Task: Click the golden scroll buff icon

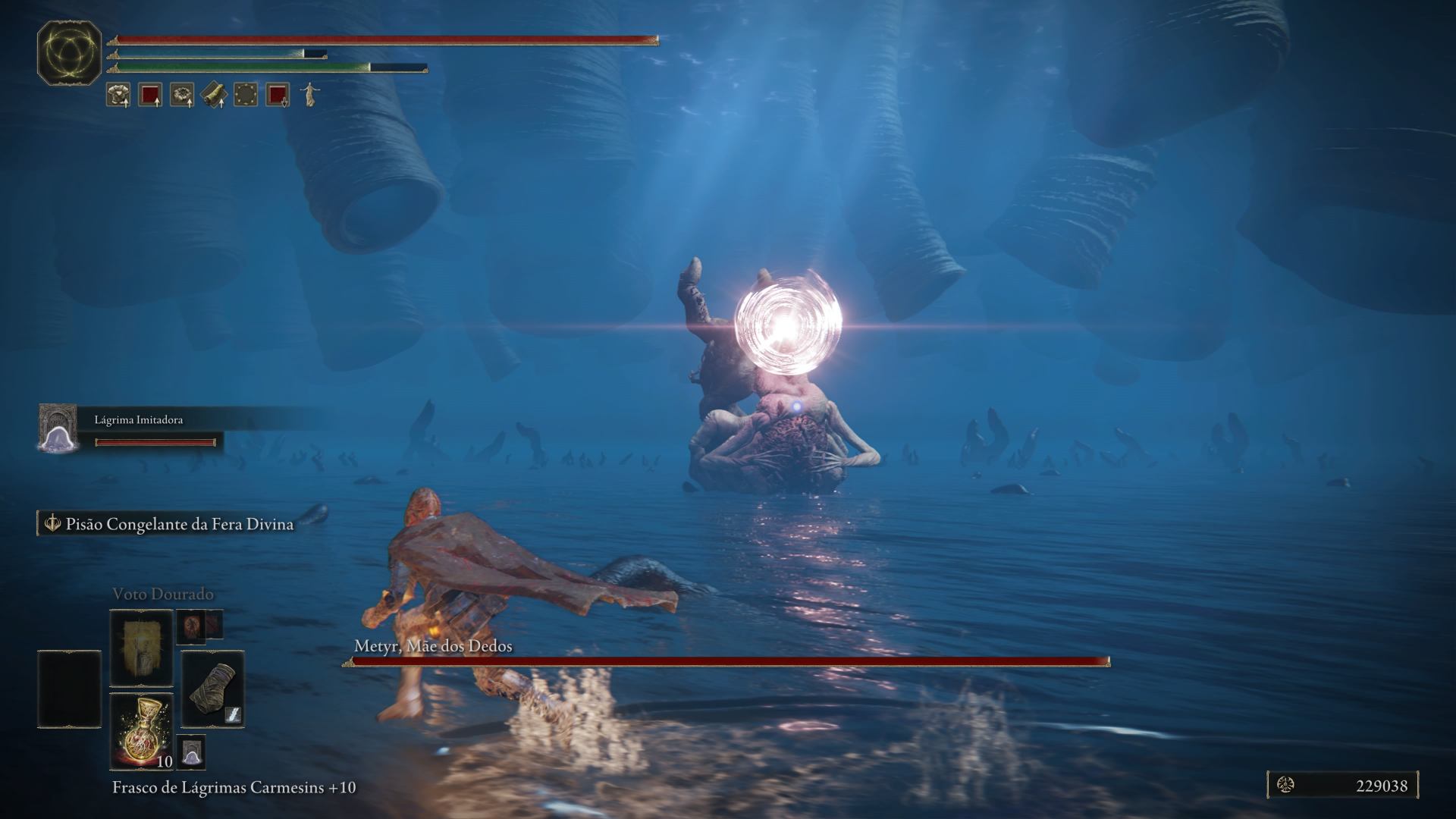Action: [214, 95]
